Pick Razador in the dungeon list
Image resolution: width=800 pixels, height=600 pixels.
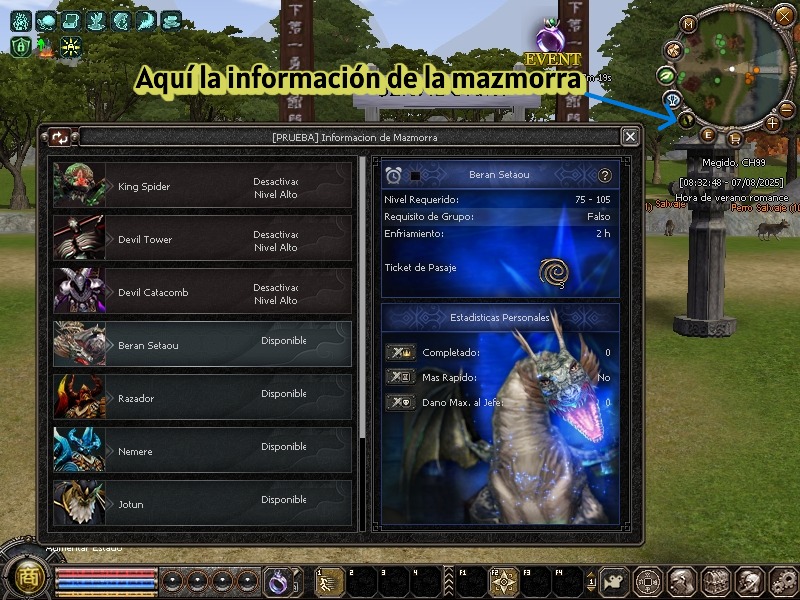(x=202, y=398)
